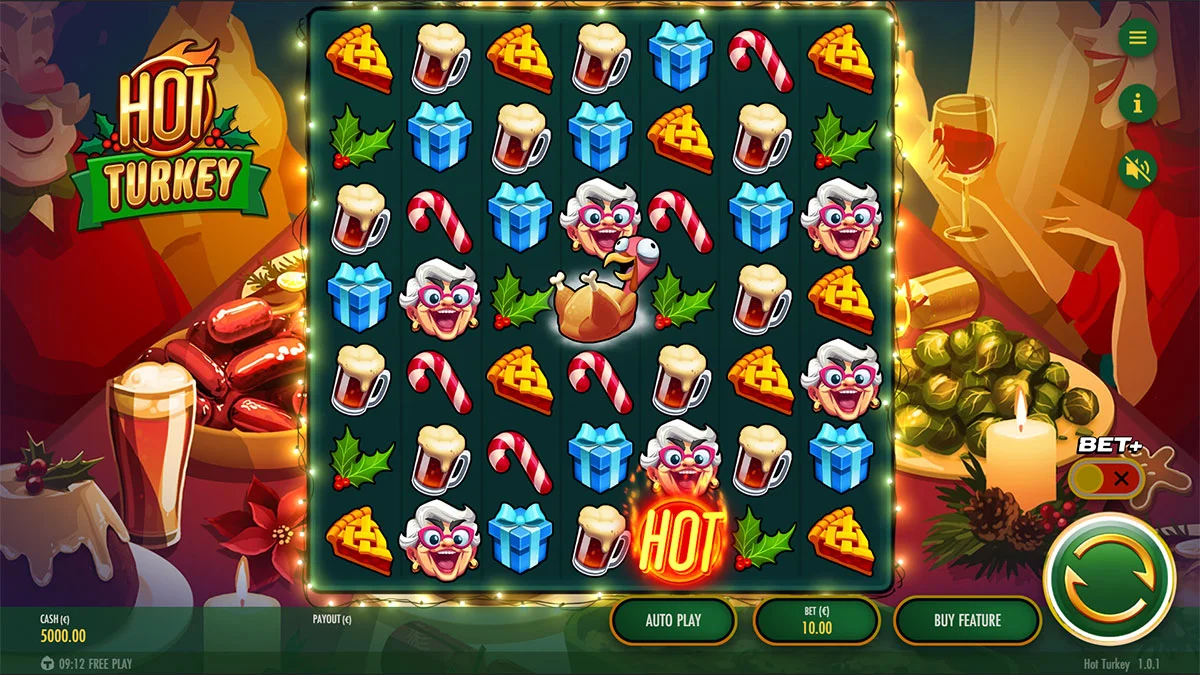This screenshot has width=1200, height=675.
Task: Spin the reels with the green spin button
Action: 1108,578
